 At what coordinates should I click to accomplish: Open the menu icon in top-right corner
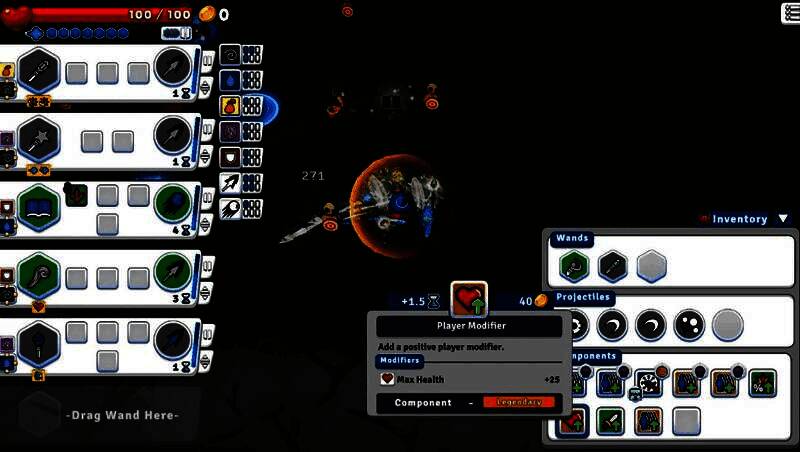789,12
